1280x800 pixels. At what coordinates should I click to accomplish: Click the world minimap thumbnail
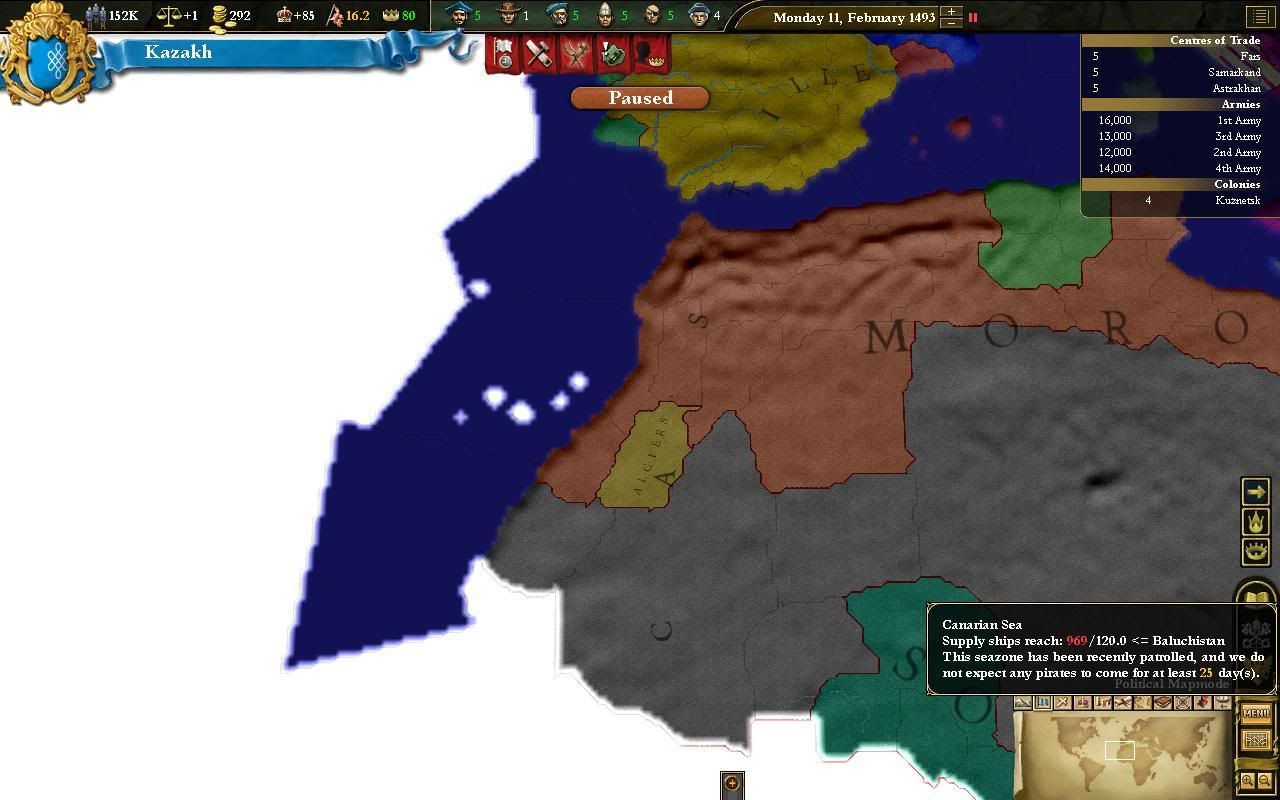pyautogui.click(x=1120, y=755)
